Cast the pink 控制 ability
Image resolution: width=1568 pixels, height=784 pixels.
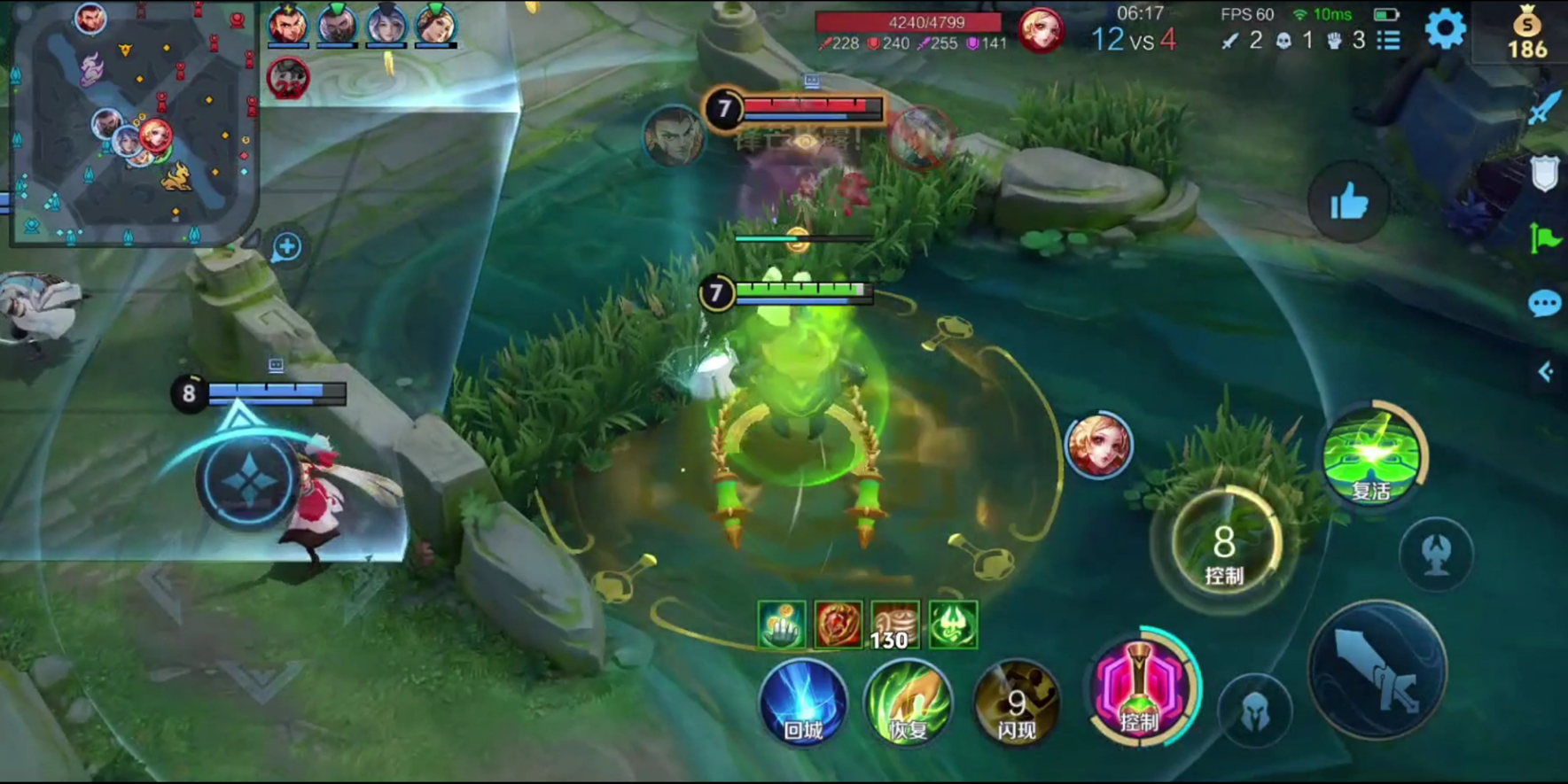coord(1141,691)
